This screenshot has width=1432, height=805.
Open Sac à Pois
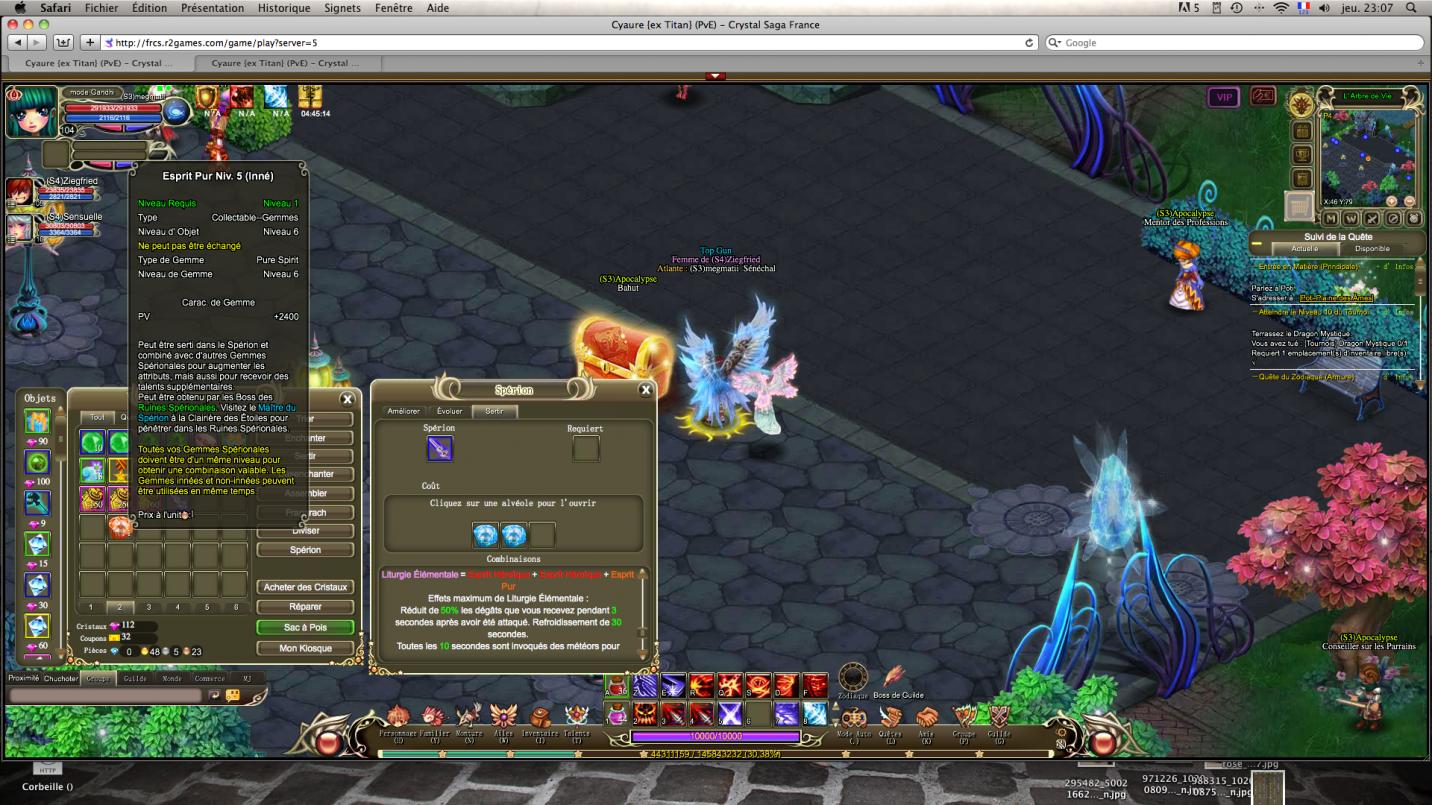click(x=305, y=628)
